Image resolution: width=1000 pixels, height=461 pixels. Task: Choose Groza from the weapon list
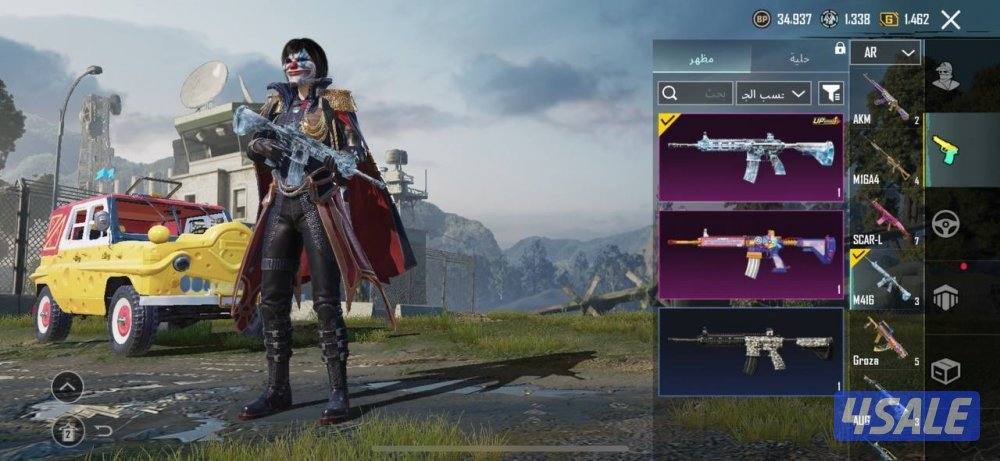[886, 340]
